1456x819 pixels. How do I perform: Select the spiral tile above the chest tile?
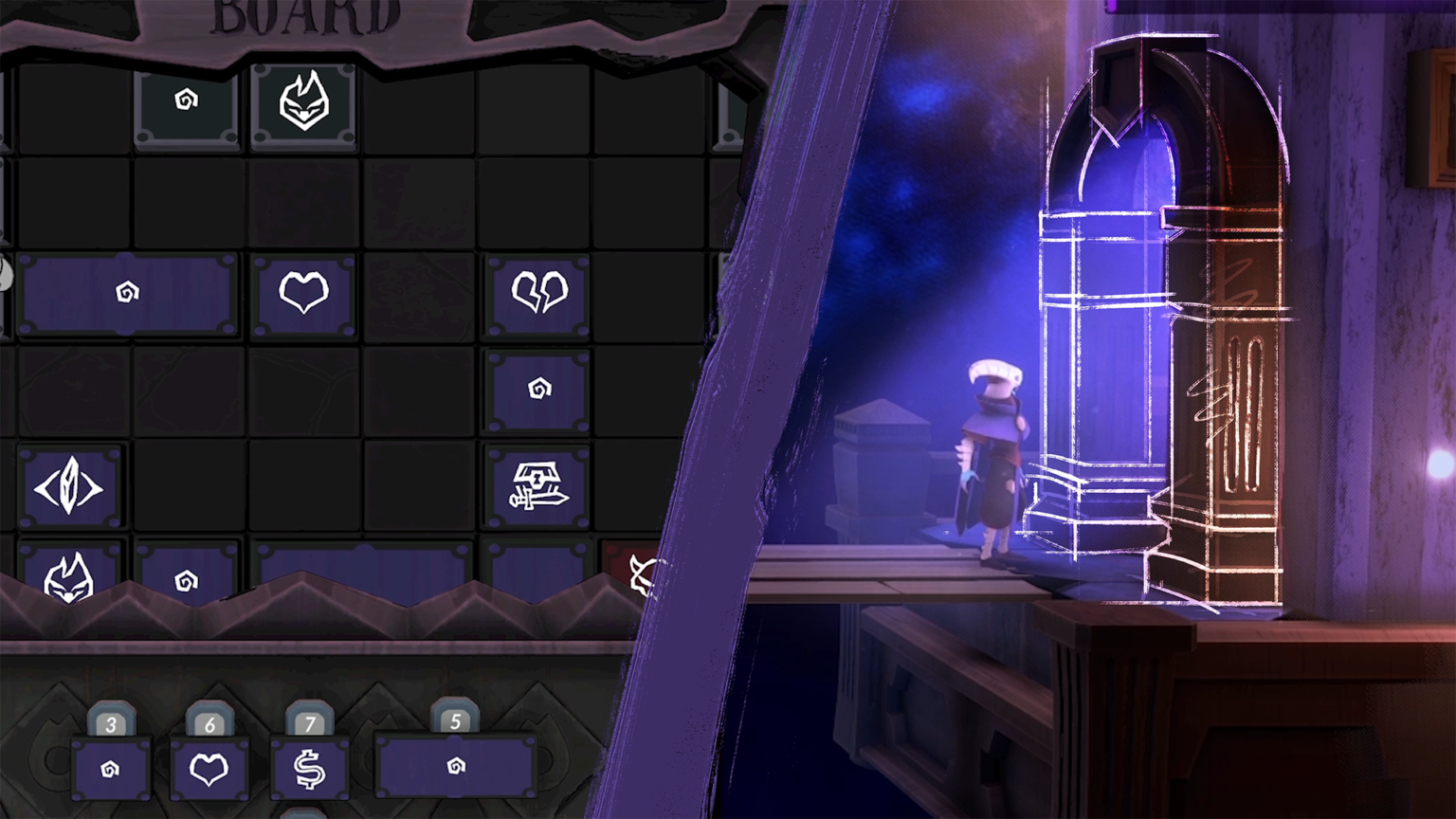click(x=538, y=390)
